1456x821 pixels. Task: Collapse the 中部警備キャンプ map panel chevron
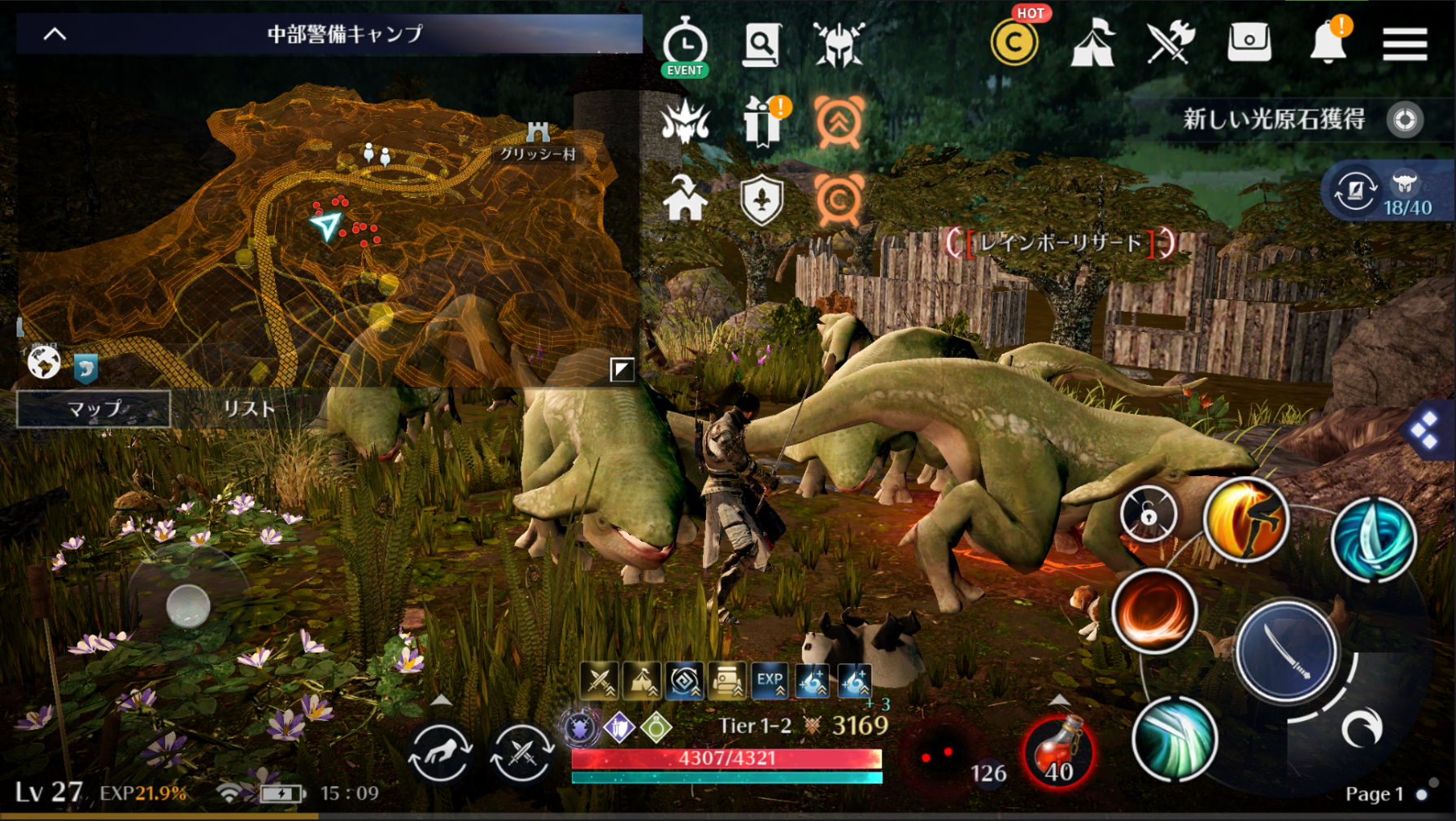[x=55, y=34]
